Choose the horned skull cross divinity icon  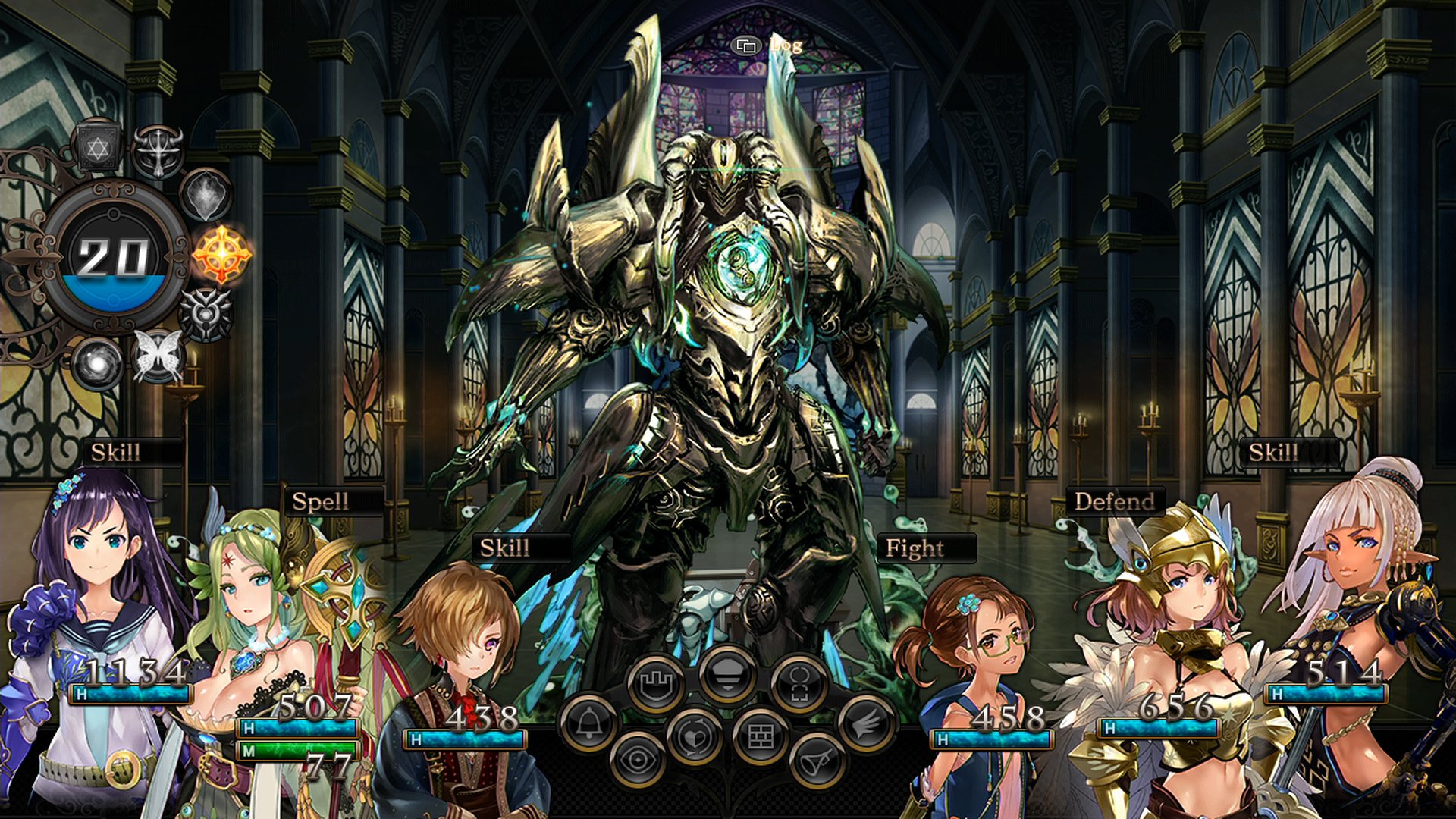158,151
